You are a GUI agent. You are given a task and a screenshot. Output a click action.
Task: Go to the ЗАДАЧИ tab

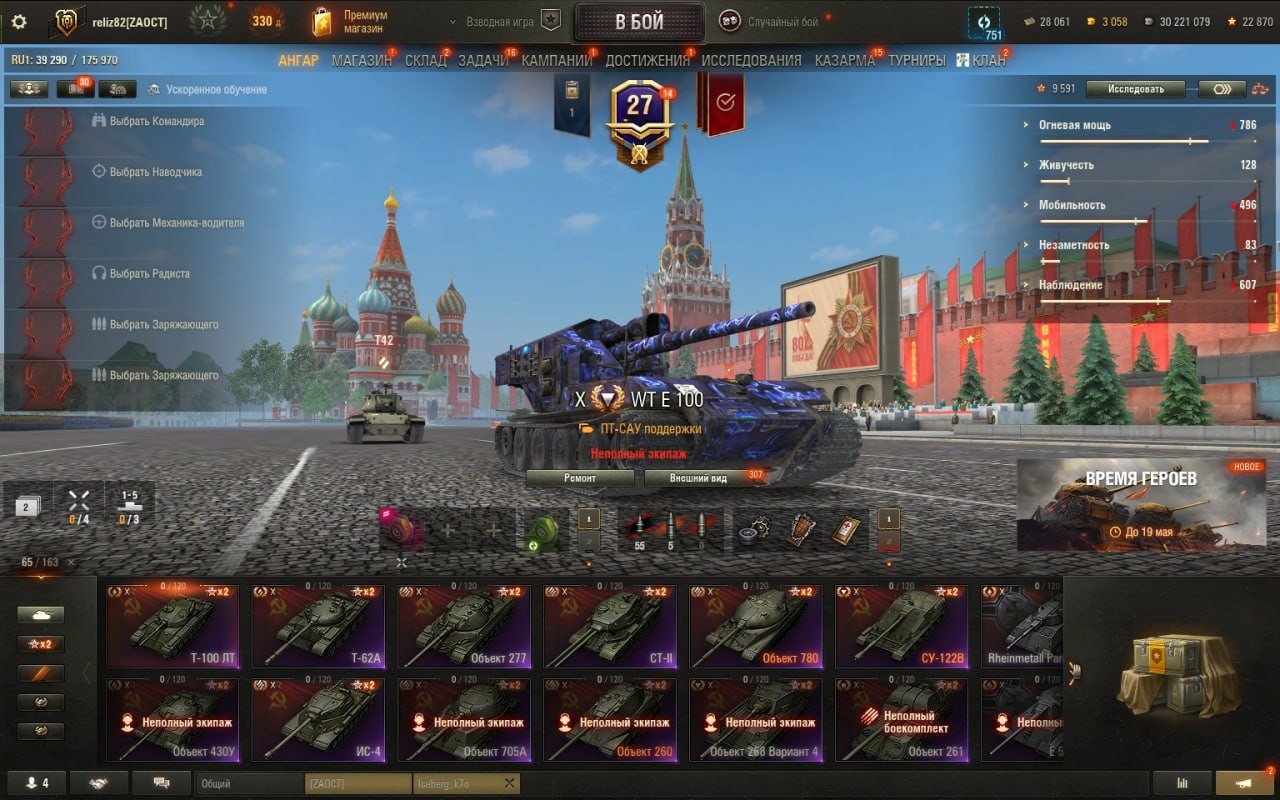(483, 60)
